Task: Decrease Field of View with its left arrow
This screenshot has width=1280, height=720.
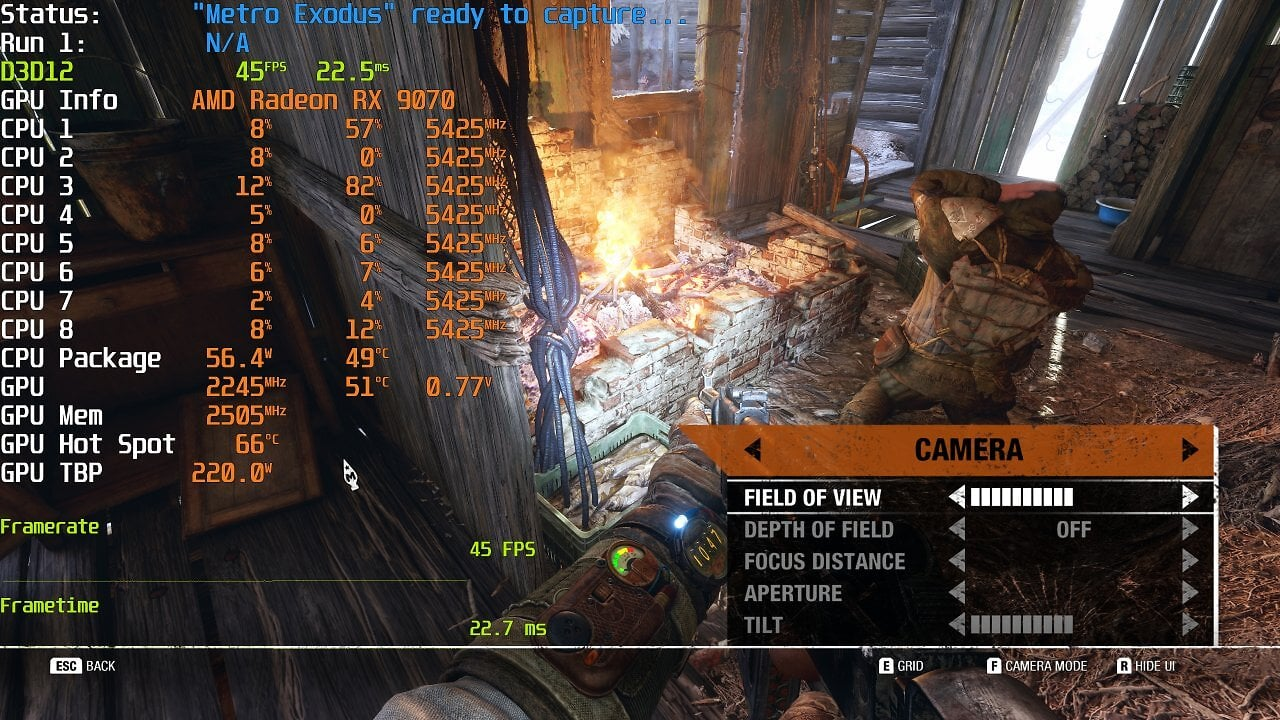Action: click(x=957, y=497)
